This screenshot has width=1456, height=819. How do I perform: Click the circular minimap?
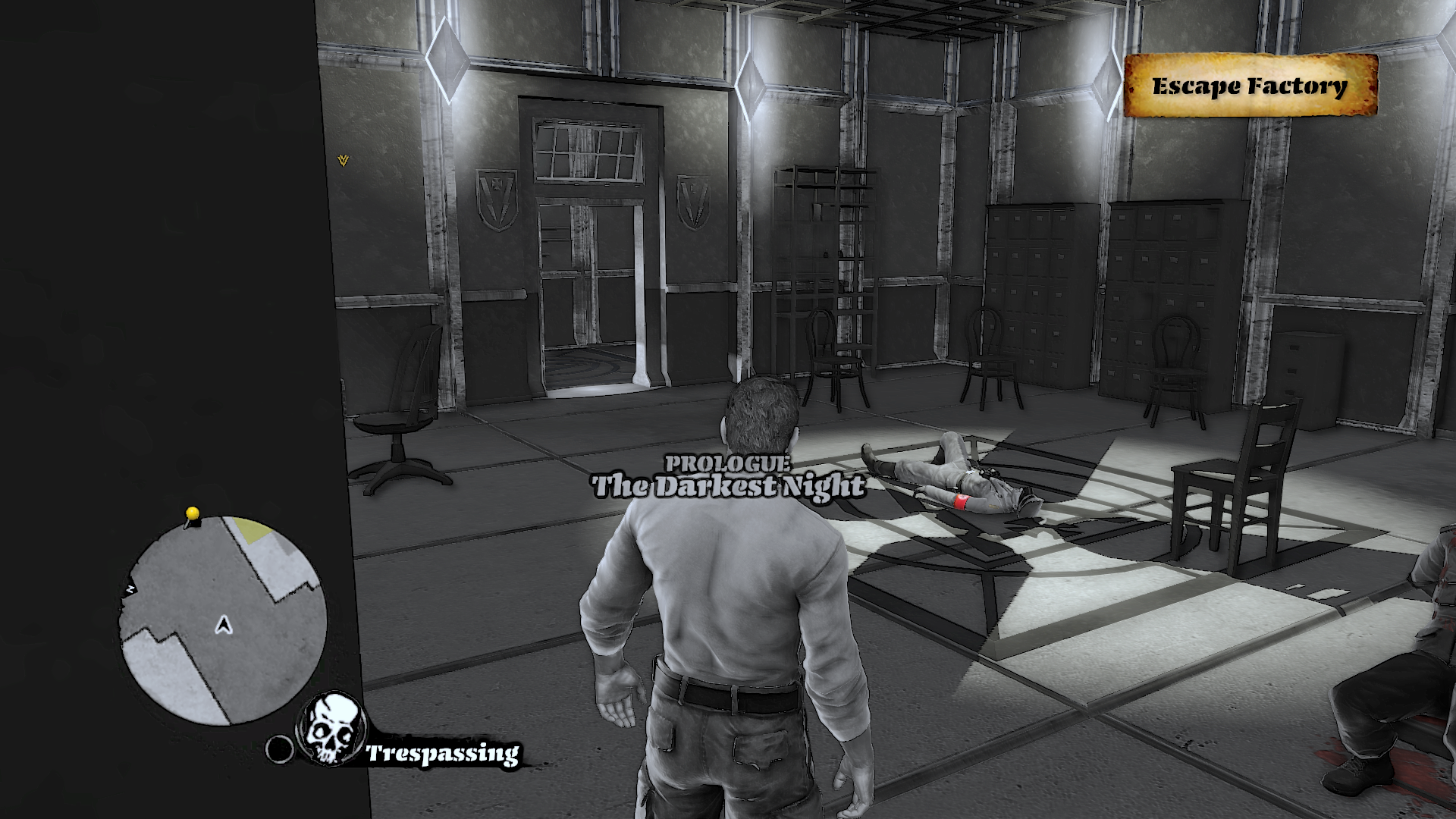(x=222, y=620)
